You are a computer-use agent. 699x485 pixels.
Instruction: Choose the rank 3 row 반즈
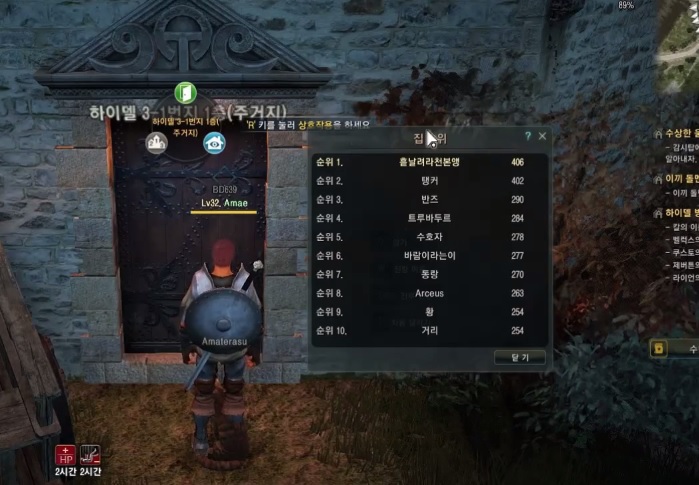point(429,200)
